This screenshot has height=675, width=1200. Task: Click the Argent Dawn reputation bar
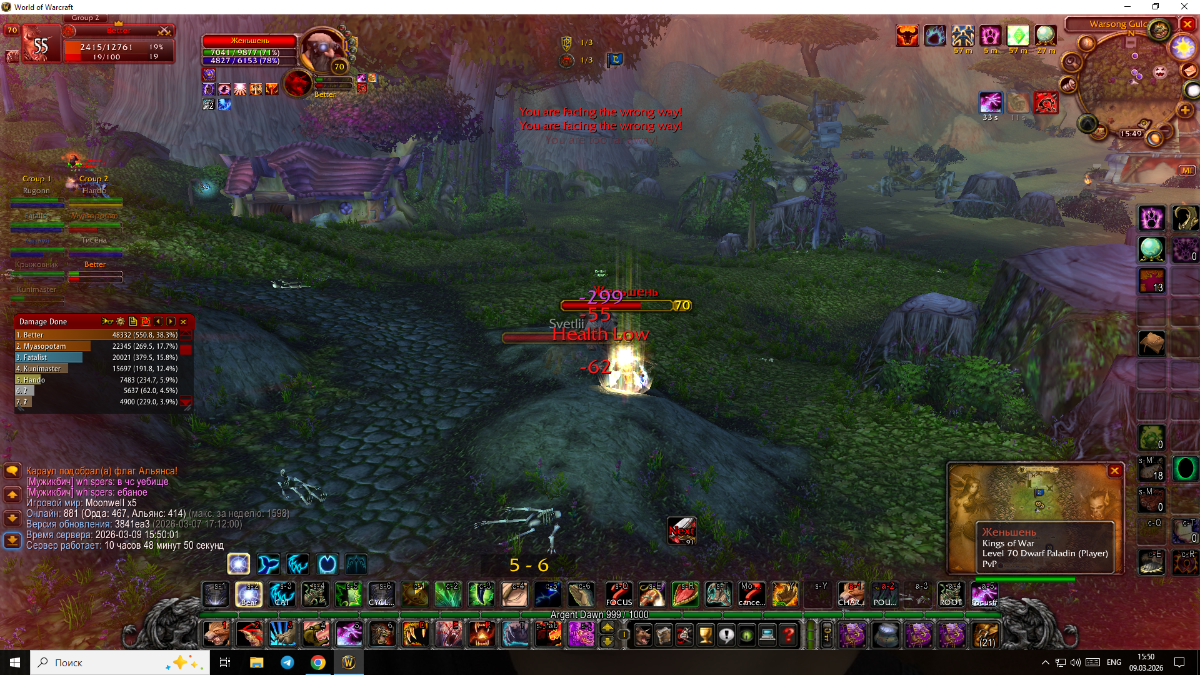click(598, 614)
